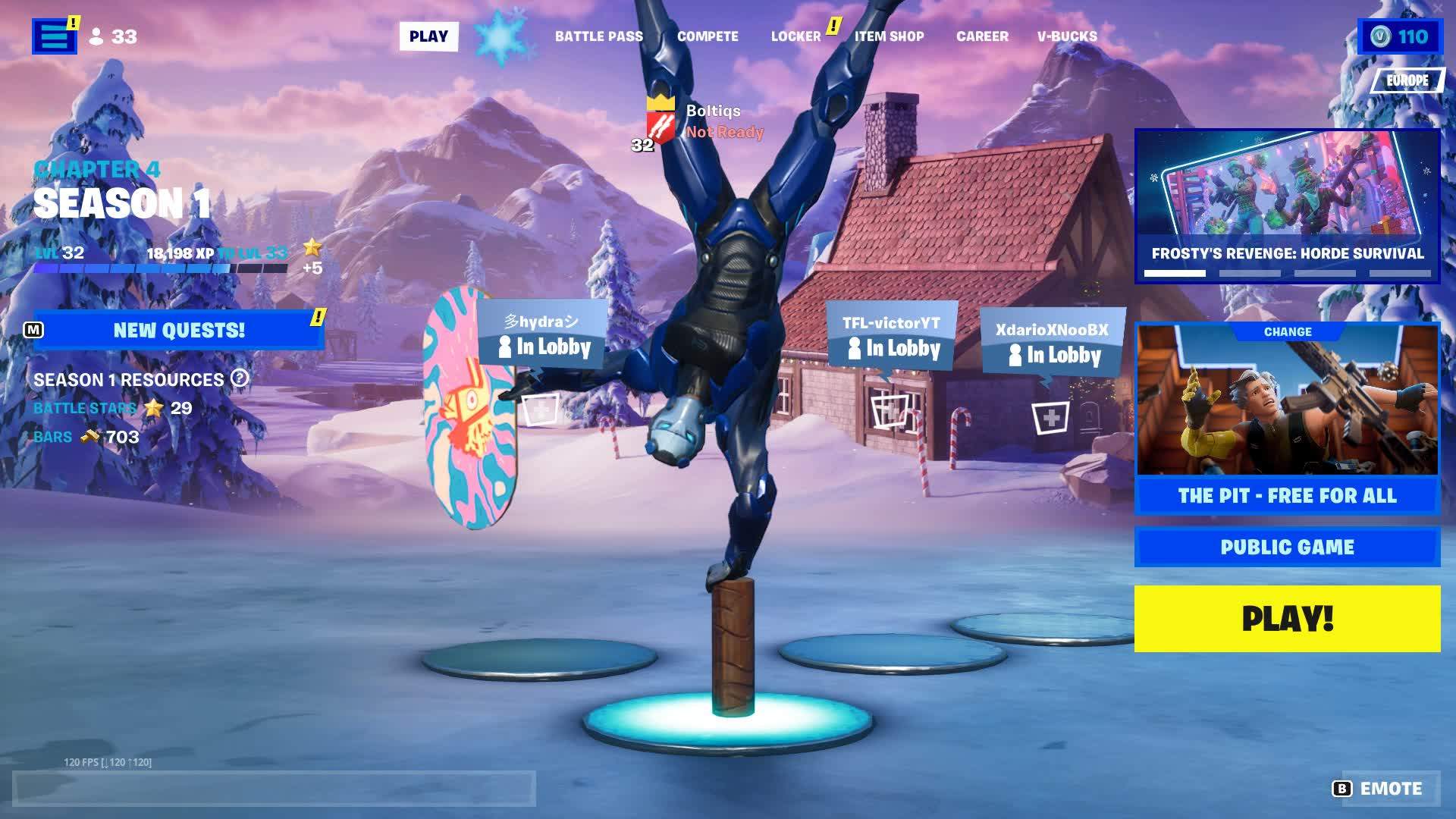Screen dimensions: 1456x819
Task: Open PUBLIC GAME privacy selector
Action: pos(1288,546)
